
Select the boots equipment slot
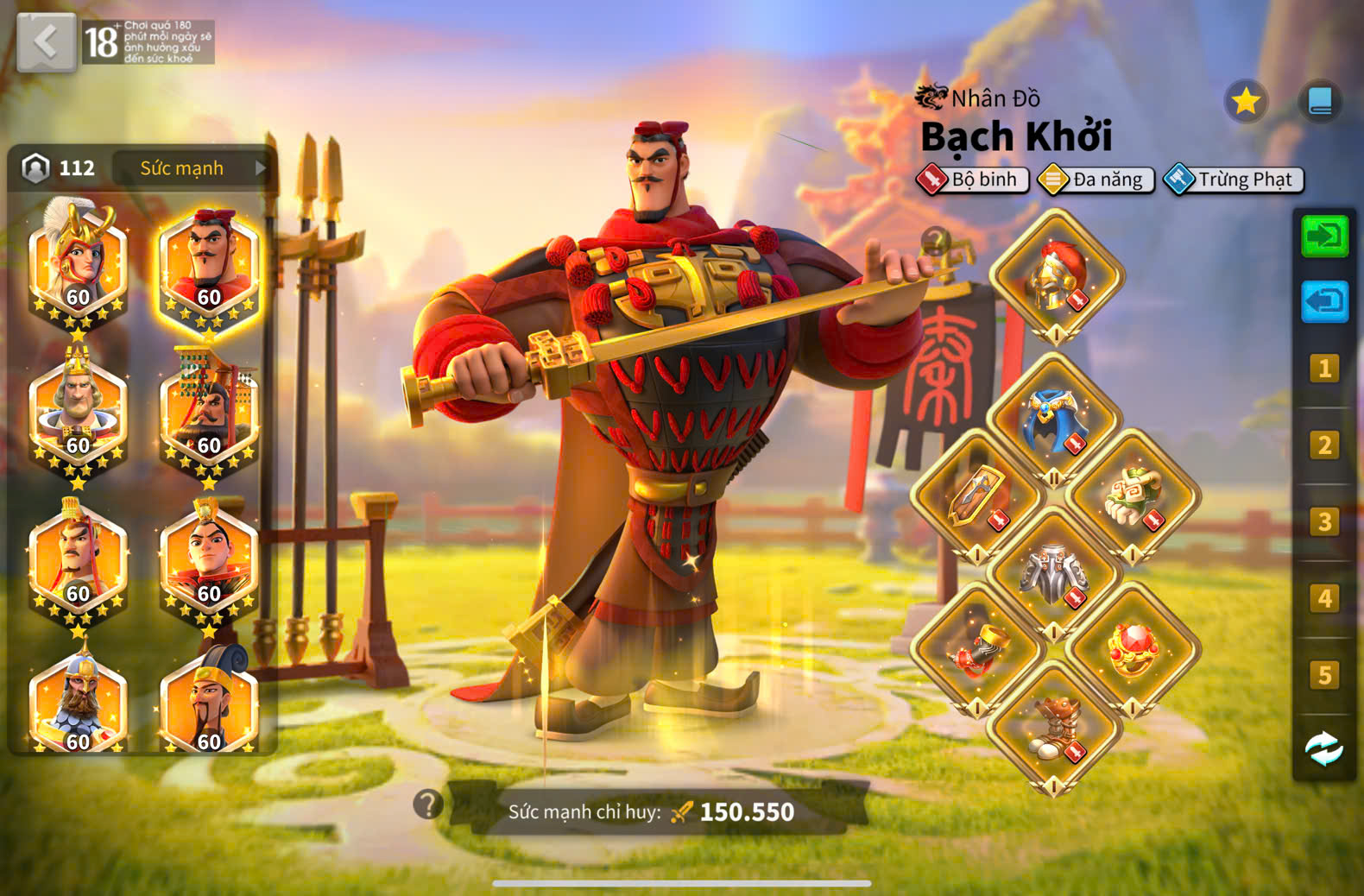tap(1054, 727)
